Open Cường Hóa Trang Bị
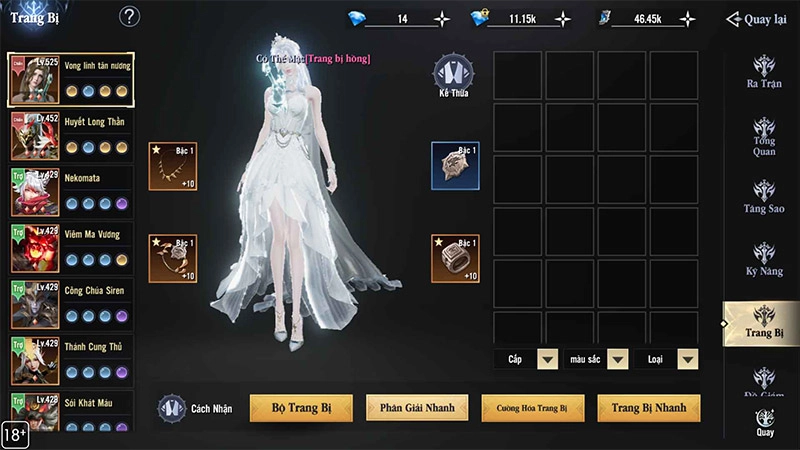The image size is (800, 450). click(x=533, y=408)
